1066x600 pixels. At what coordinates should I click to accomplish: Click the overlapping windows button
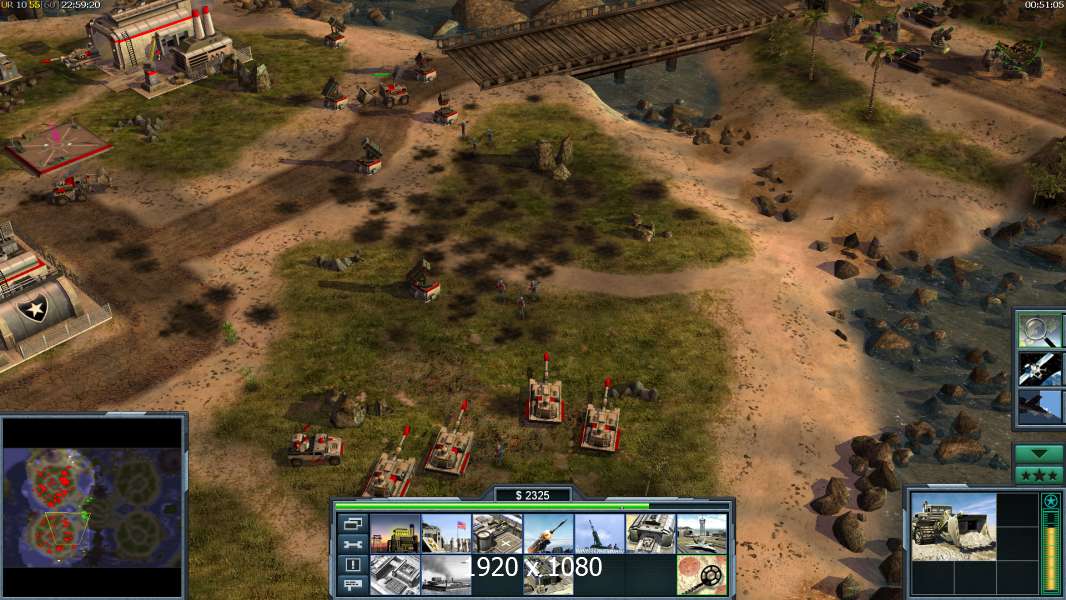pos(352,523)
